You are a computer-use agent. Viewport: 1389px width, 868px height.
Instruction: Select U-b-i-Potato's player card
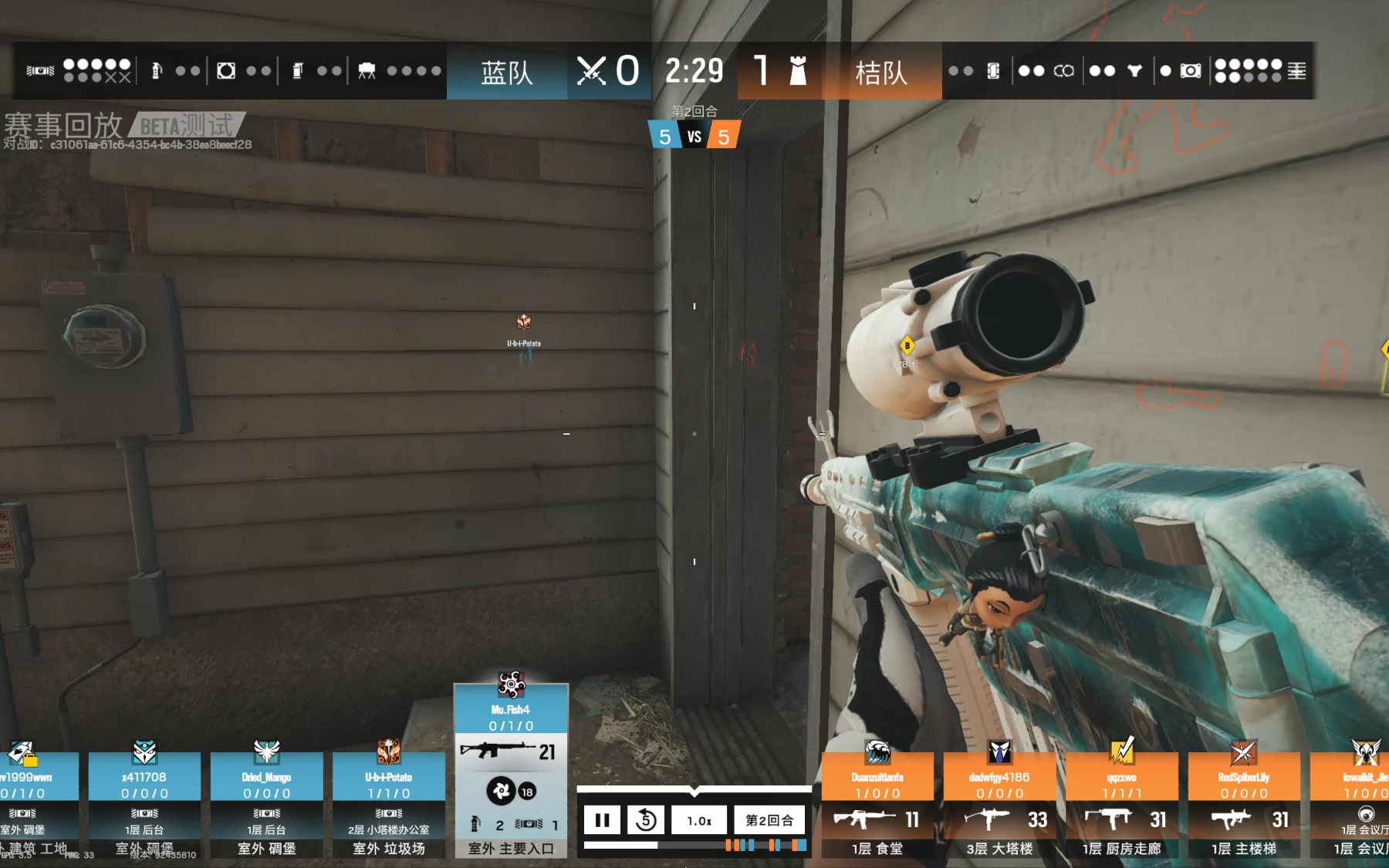388,802
